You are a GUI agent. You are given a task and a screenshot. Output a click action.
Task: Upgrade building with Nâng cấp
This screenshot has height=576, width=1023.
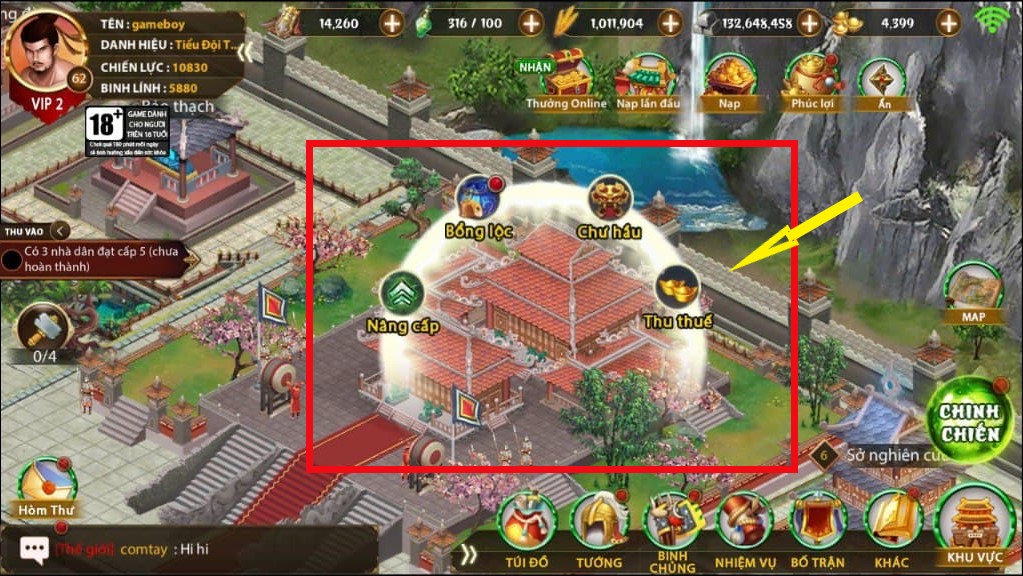(402, 294)
